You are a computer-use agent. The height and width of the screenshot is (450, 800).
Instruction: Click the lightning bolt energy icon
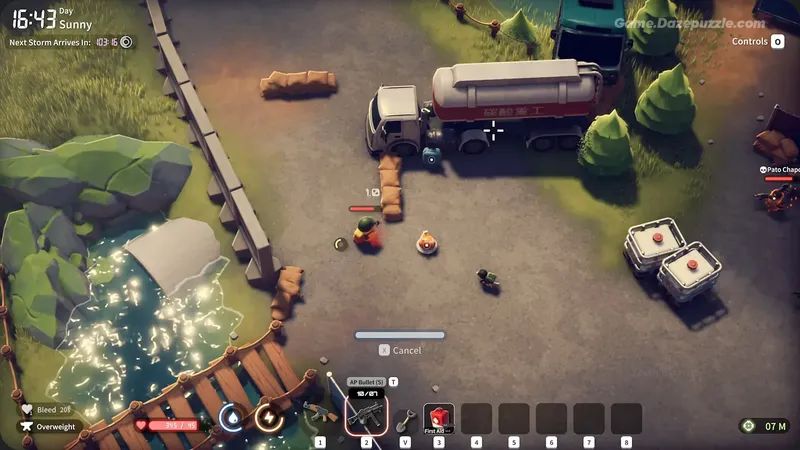pyautogui.click(x=270, y=415)
